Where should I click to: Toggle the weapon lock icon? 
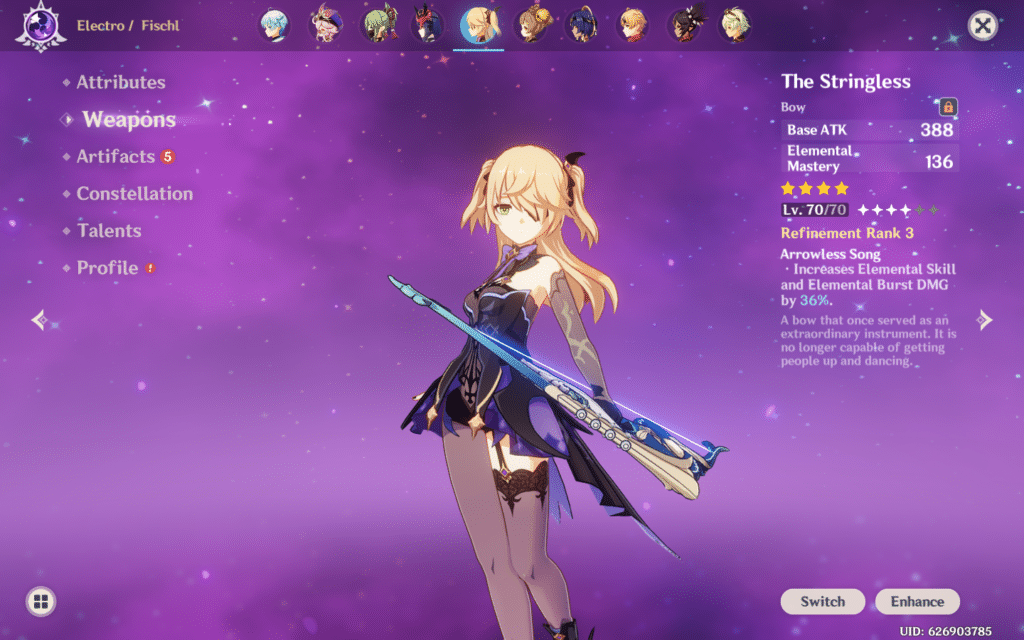tap(947, 107)
